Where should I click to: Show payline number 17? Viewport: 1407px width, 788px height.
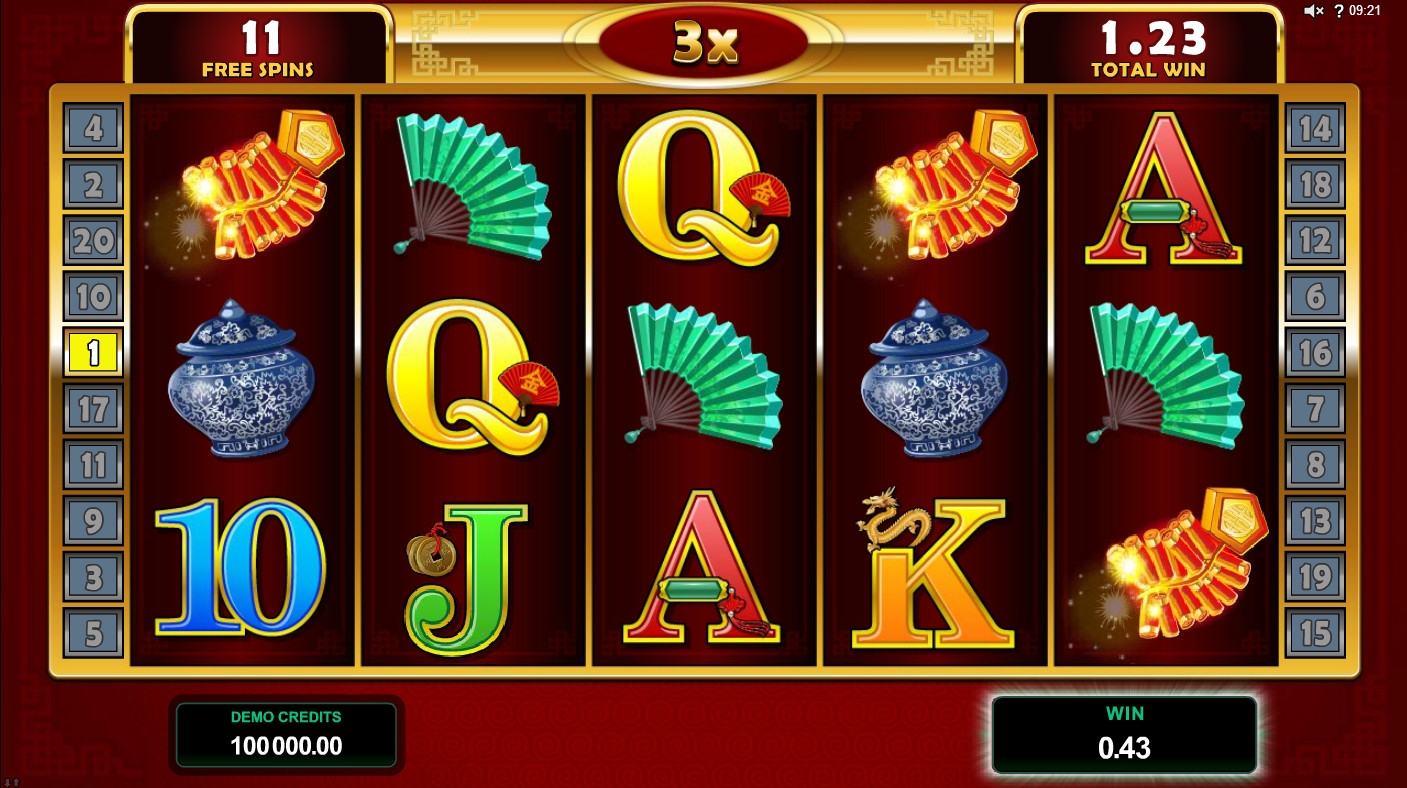[x=93, y=409]
